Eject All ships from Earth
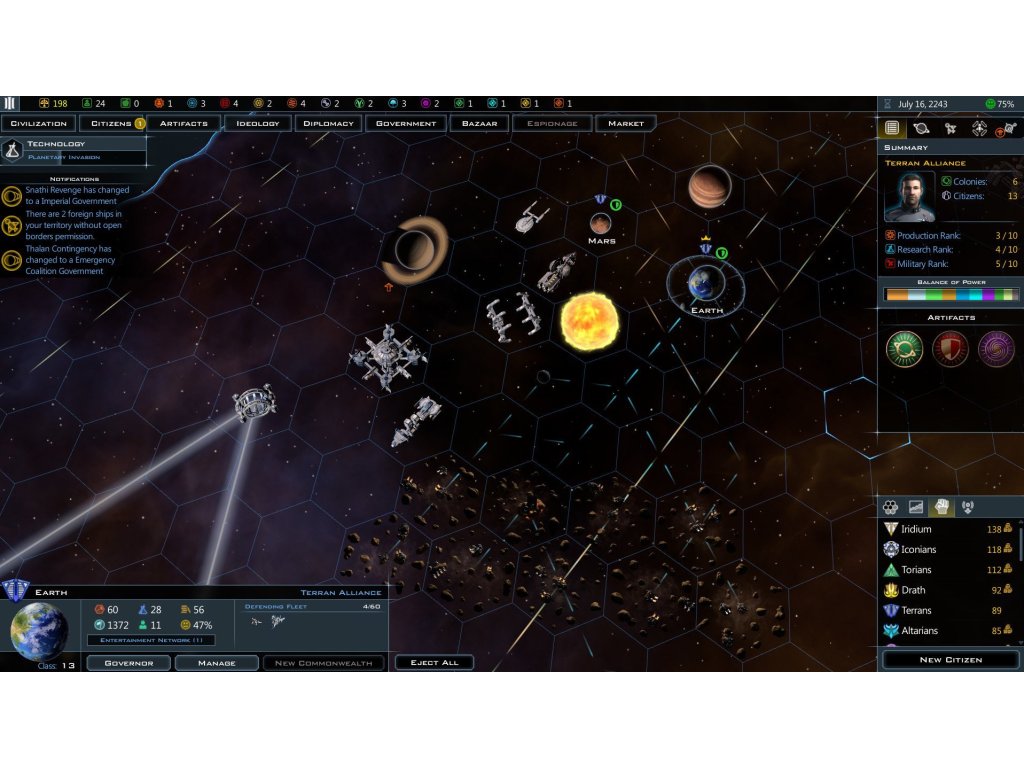The image size is (1024, 768). (434, 663)
